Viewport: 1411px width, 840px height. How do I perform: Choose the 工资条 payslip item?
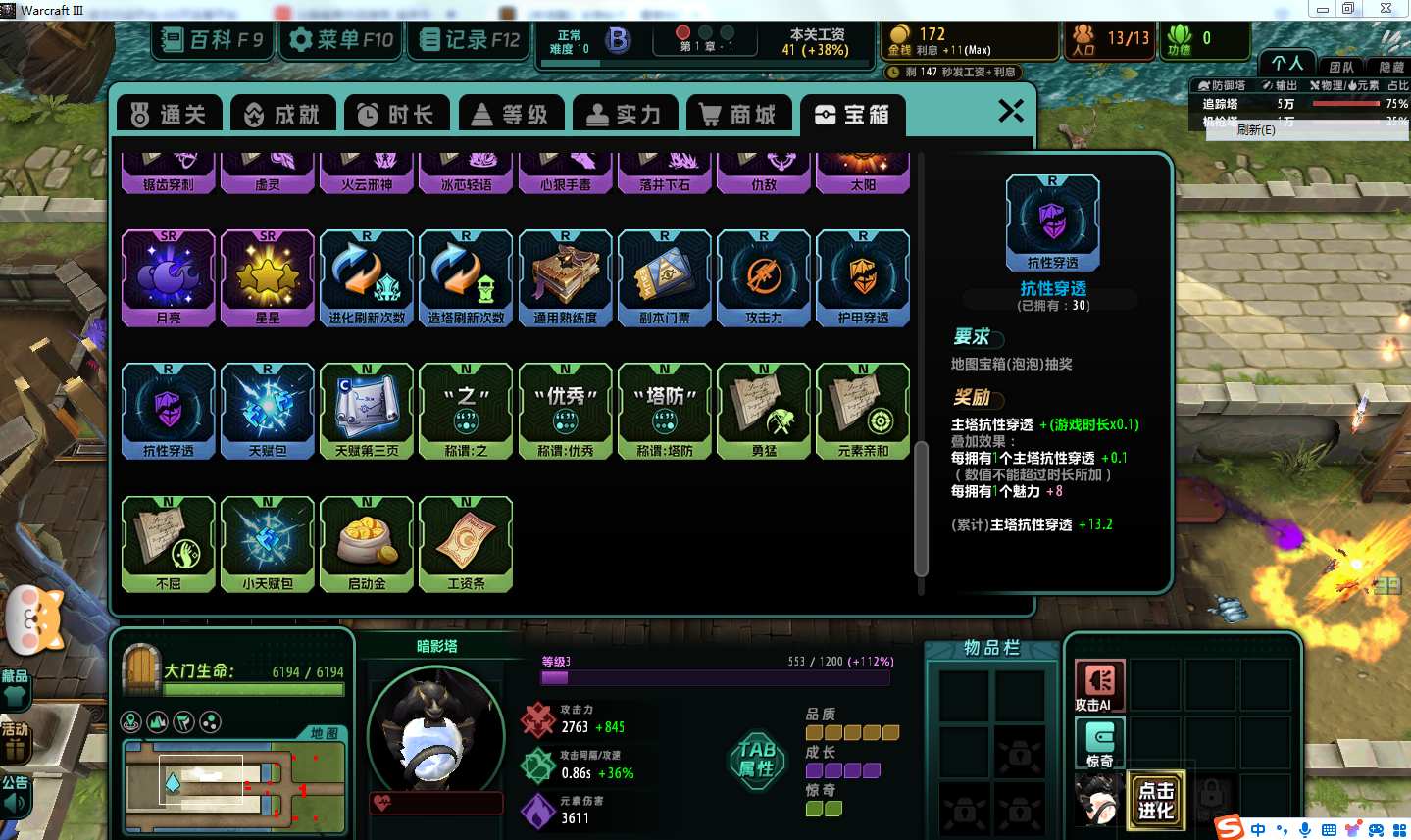point(466,544)
